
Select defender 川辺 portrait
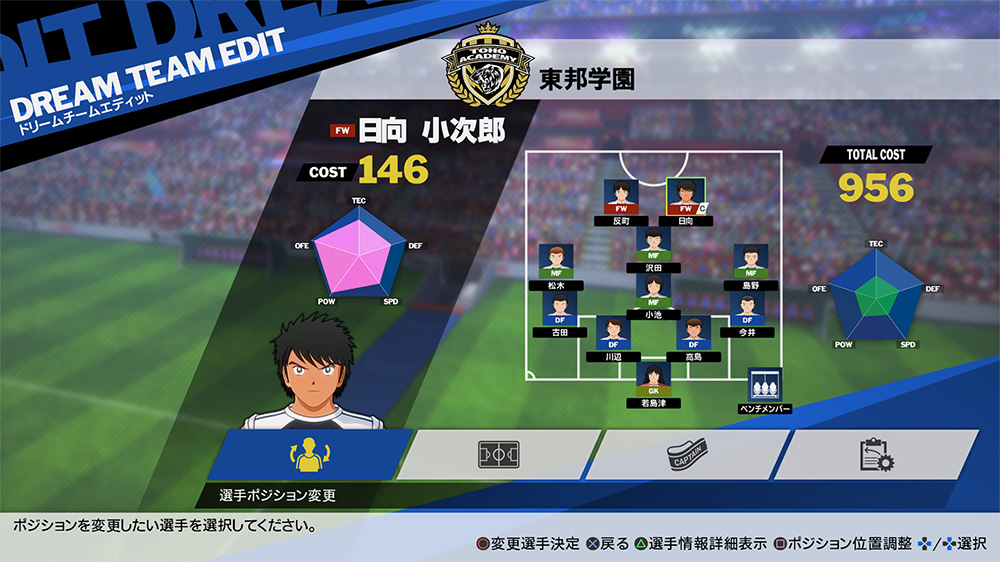pos(613,334)
